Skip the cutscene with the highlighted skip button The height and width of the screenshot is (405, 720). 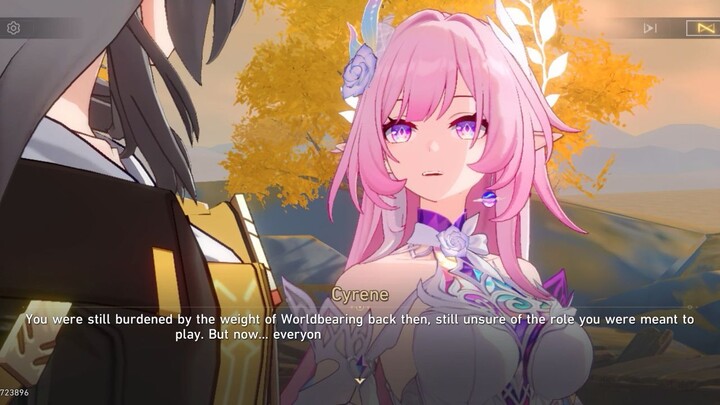click(700, 28)
